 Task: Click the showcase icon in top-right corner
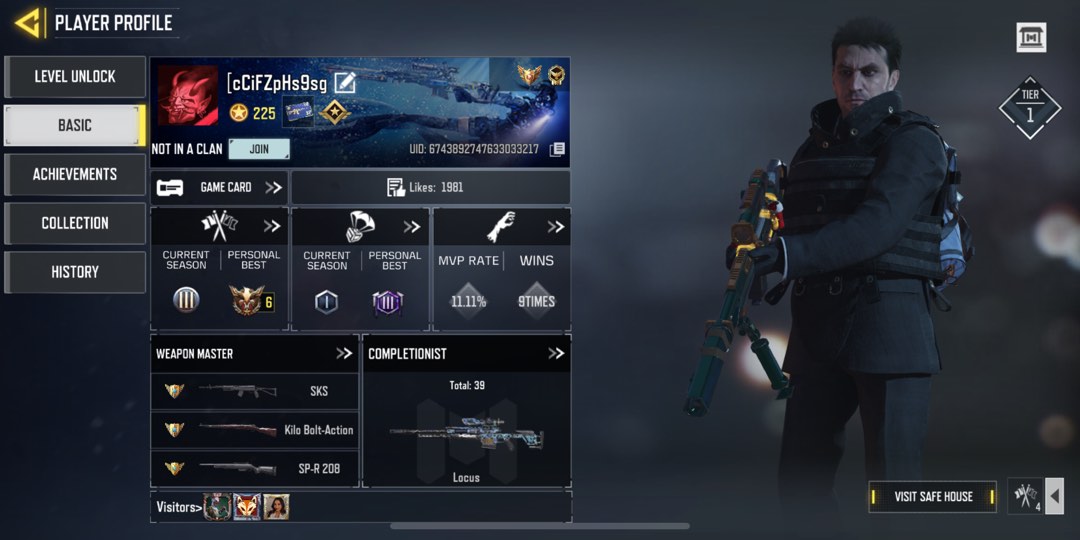point(1031,38)
